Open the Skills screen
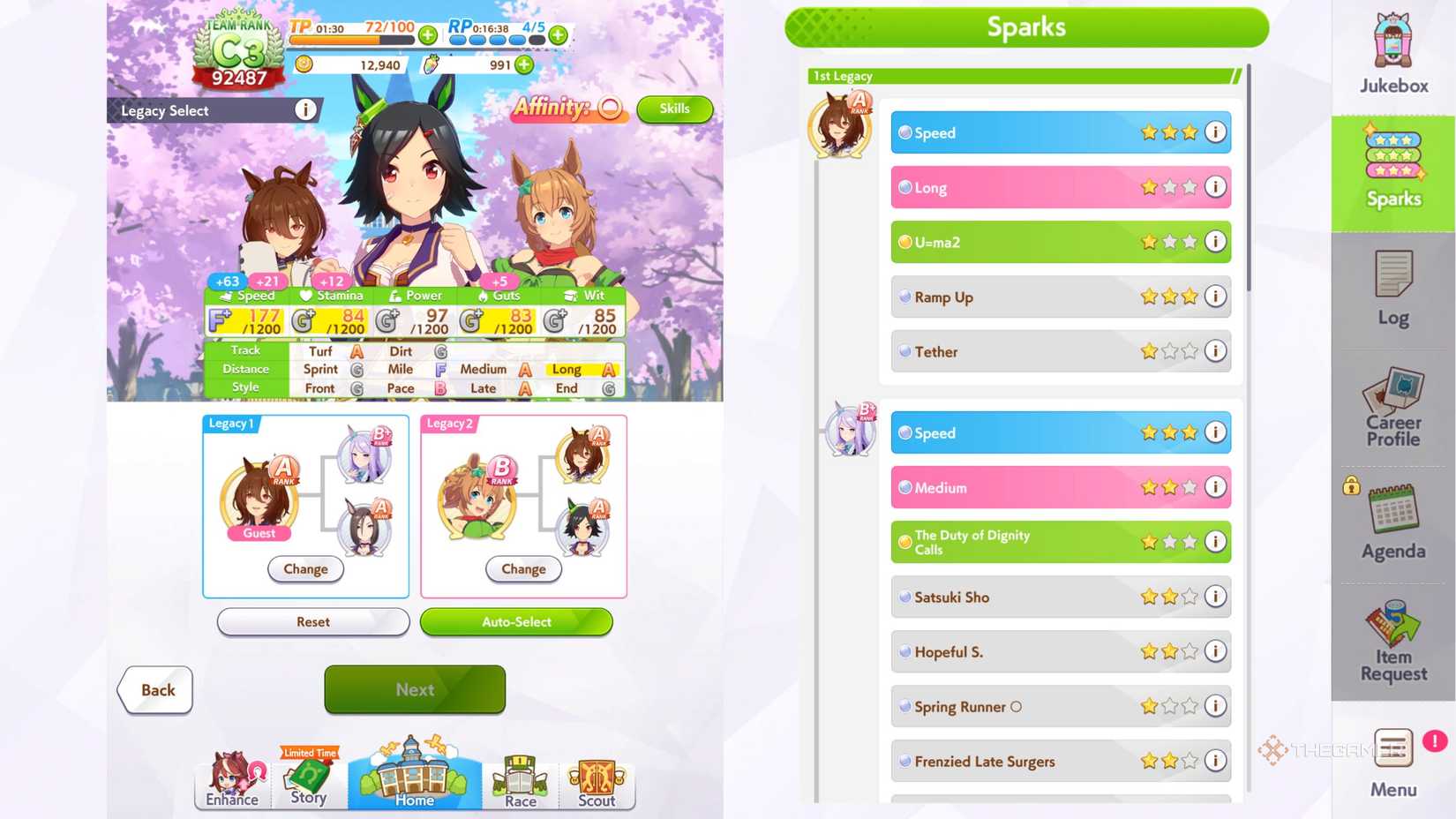This screenshot has width=1456, height=819. (674, 109)
